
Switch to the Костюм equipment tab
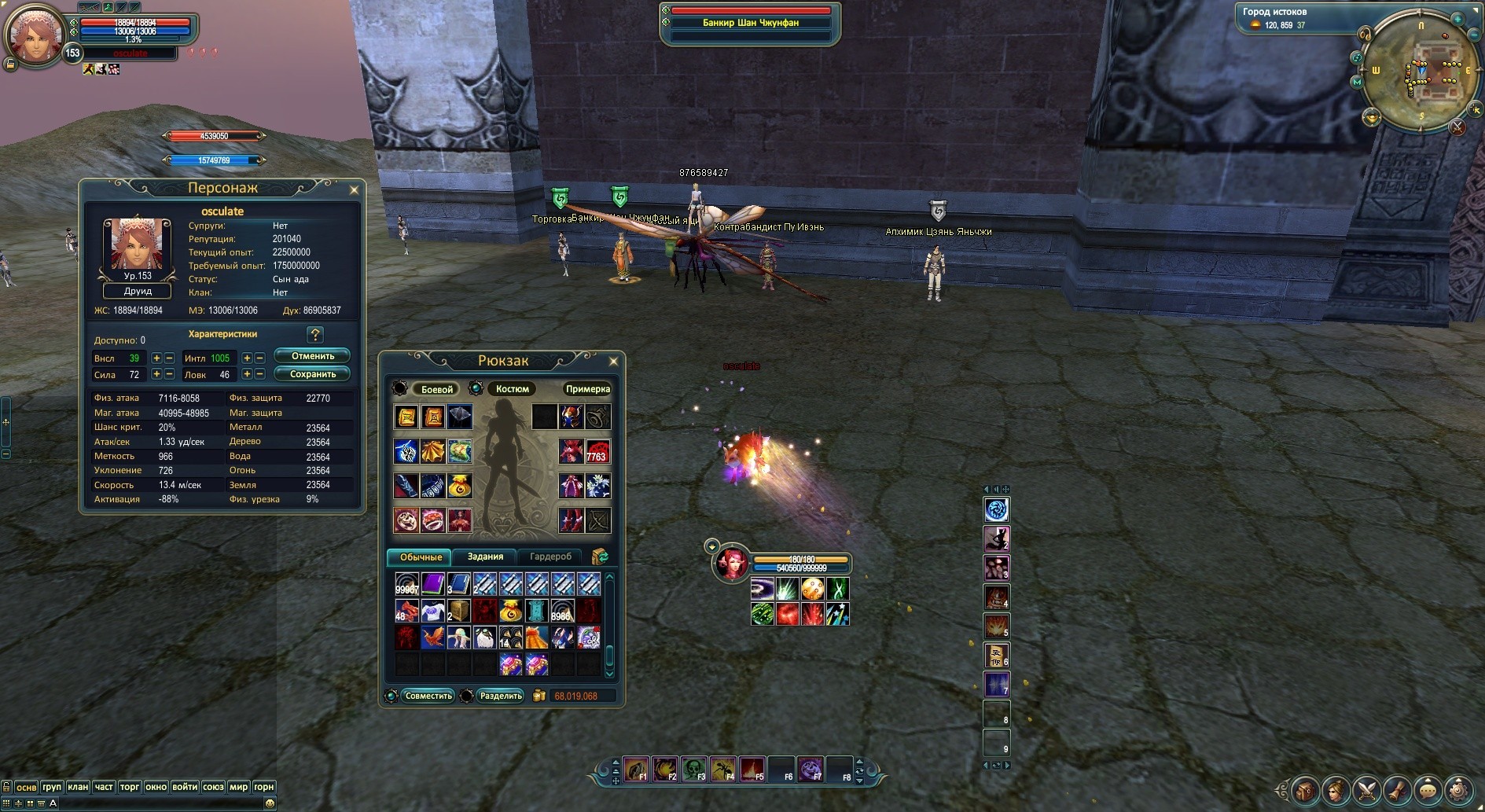(512, 389)
